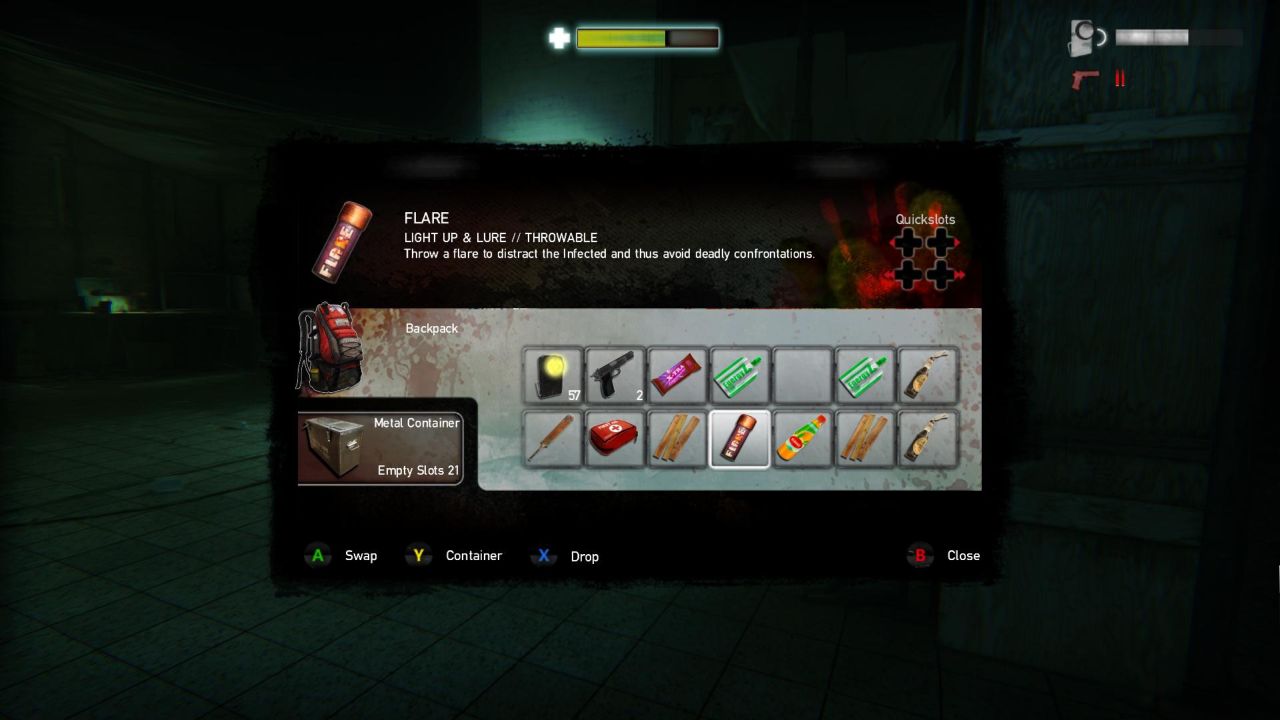Click the flashlight icon in the top-right HUD
This screenshot has height=720, width=1280.
pos(1083,36)
